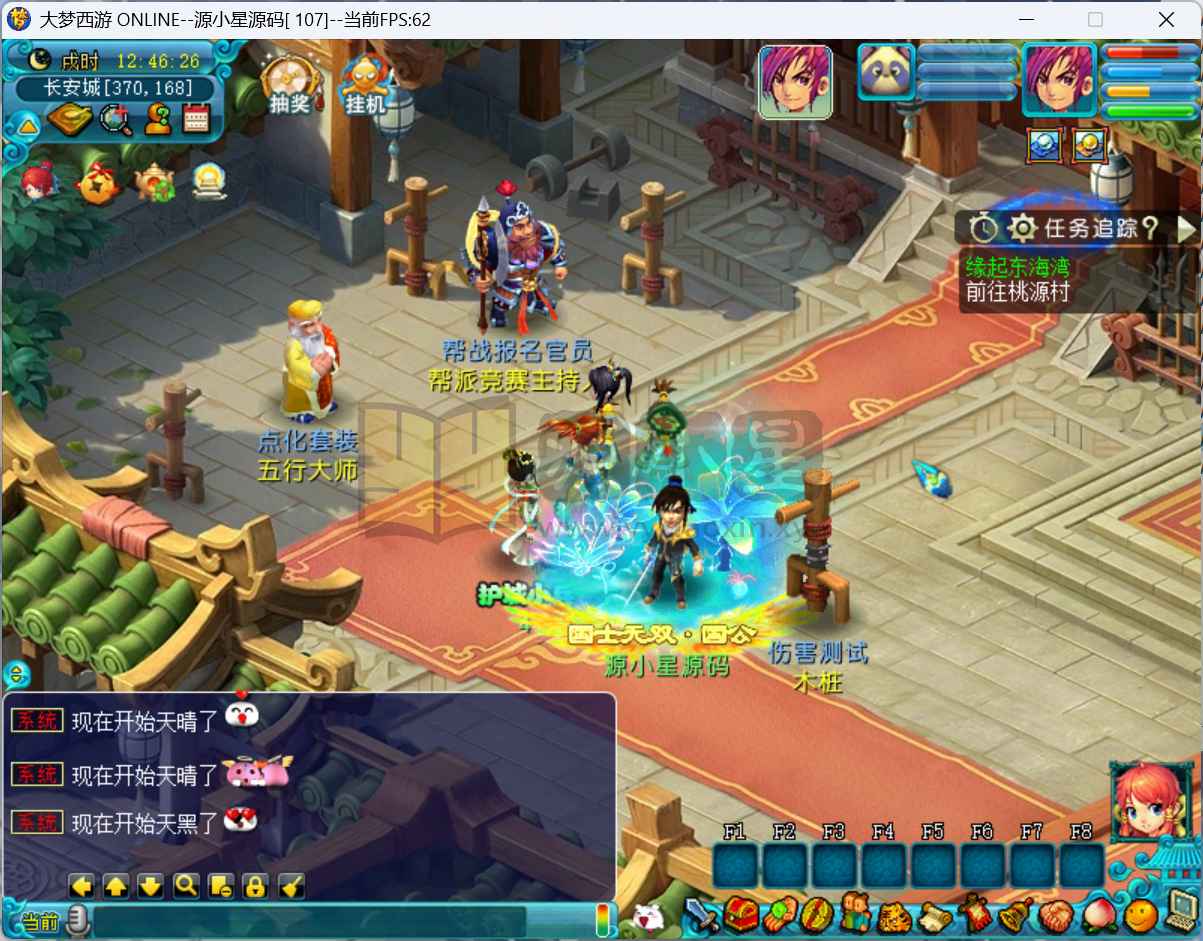Click the microphone voice chat button
Viewport: 1203px width, 941px height.
77,921
